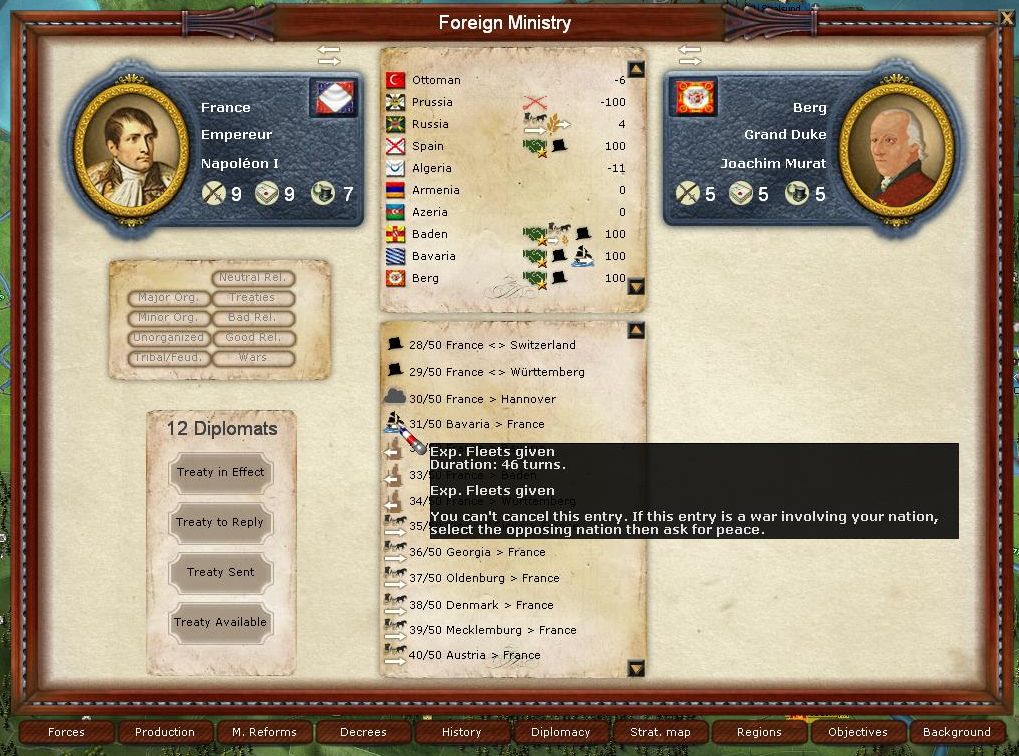Open the Treaty in Effect list
This screenshot has height=756, width=1019.
click(x=220, y=473)
